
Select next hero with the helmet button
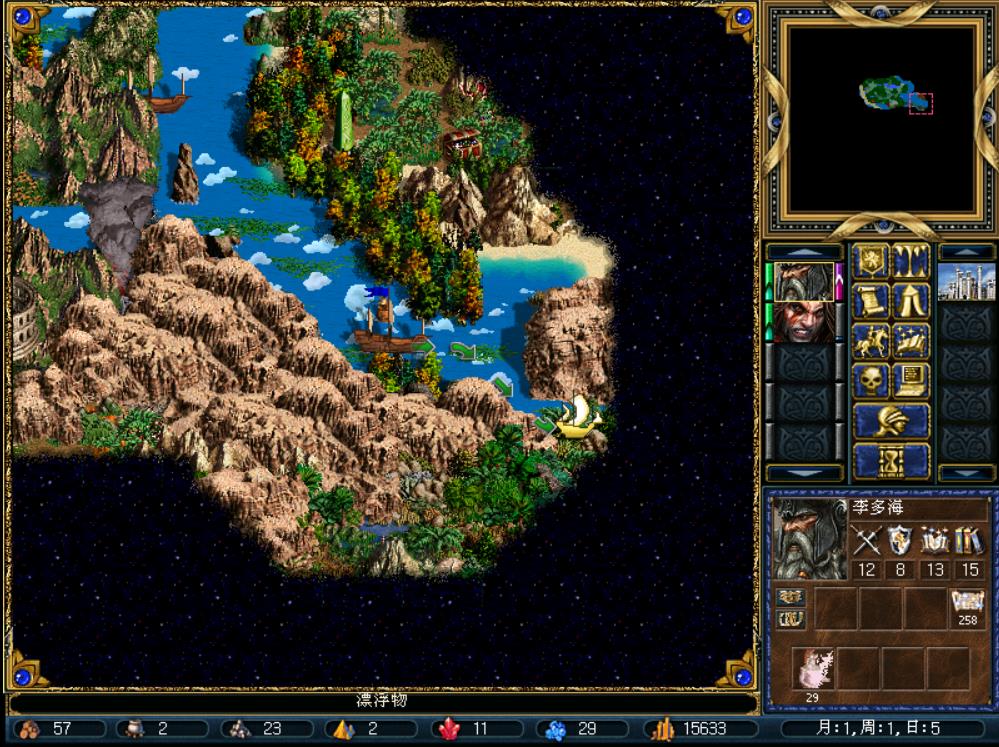coord(890,421)
